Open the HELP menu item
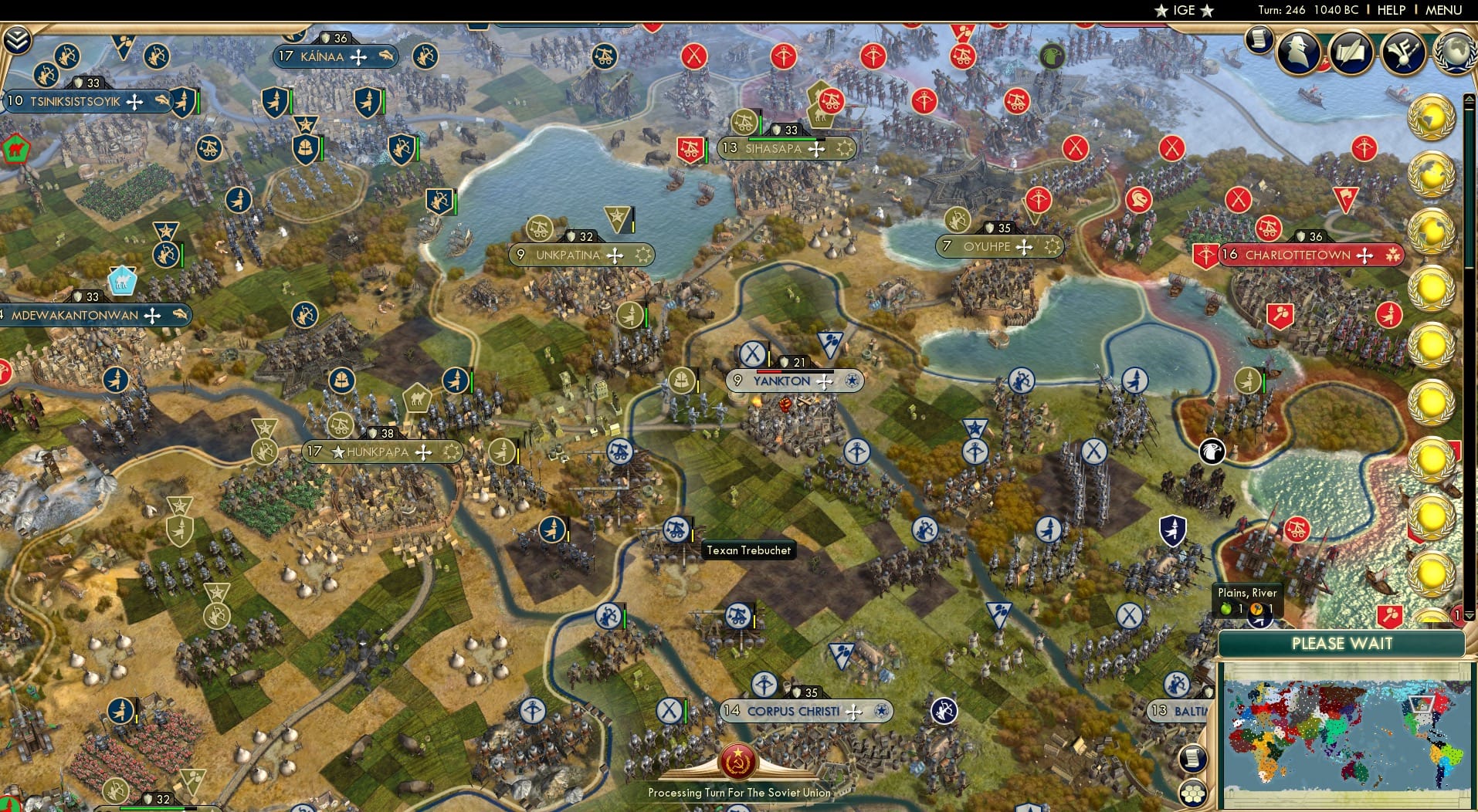Viewport: 1478px width, 812px height. pyautogui.click(x=1390, y=10)
